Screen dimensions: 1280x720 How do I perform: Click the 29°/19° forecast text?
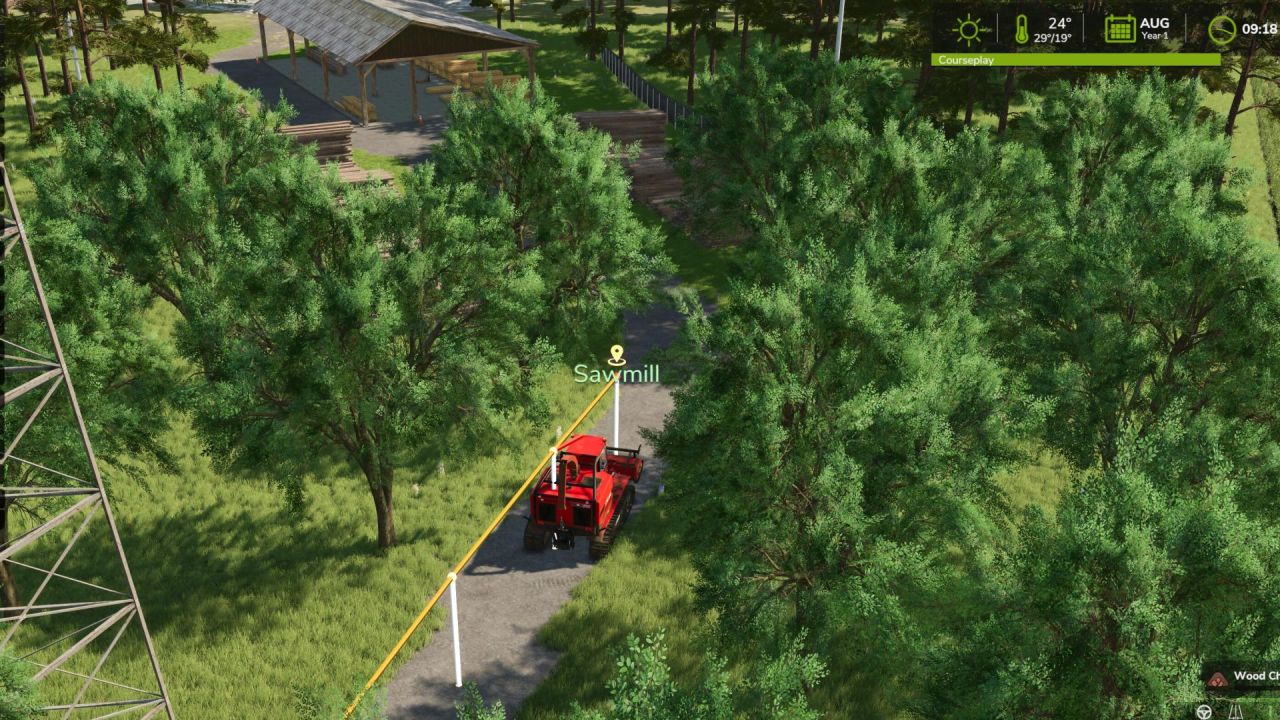coord(1052,38)
